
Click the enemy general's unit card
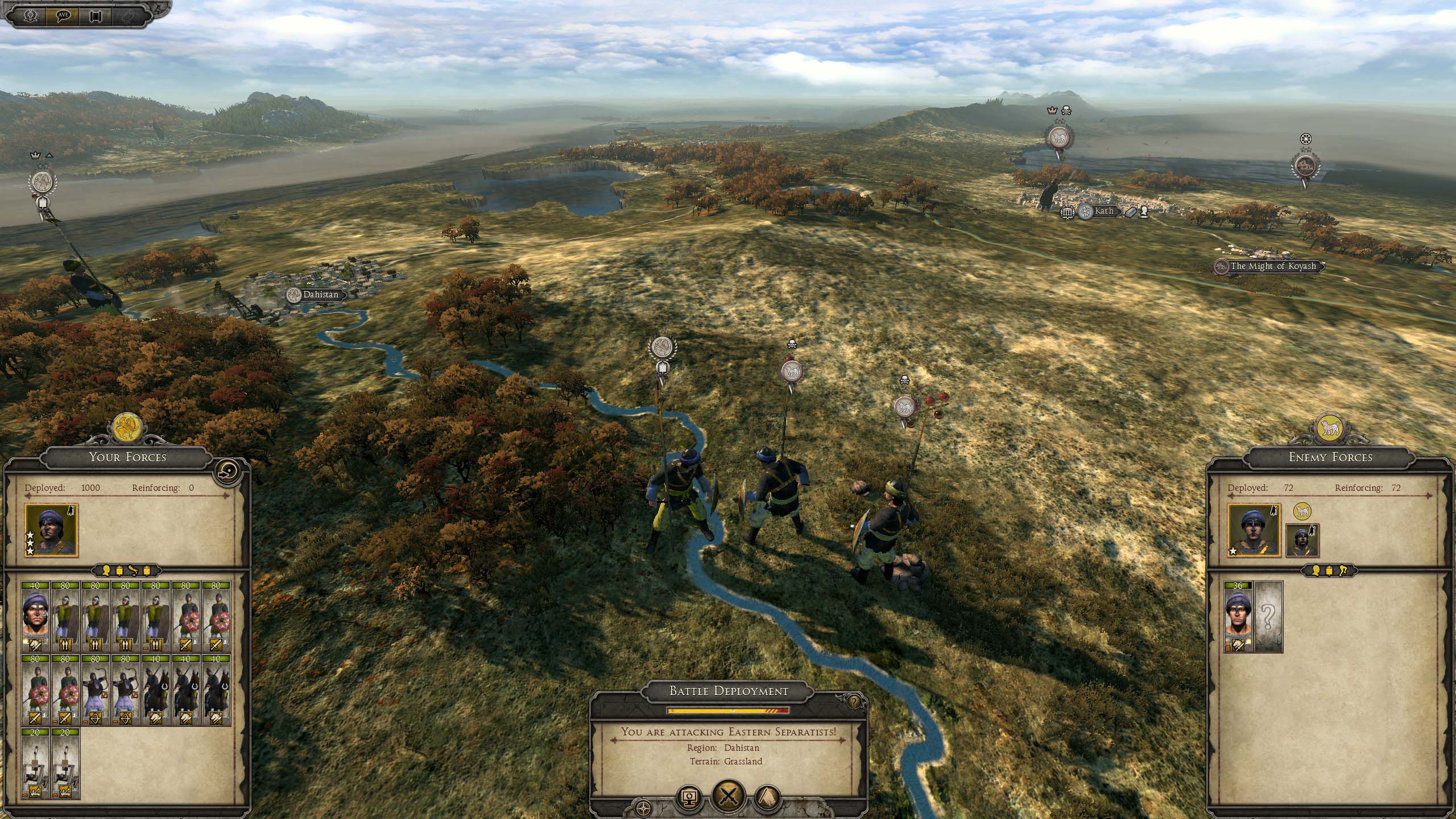1238,617
